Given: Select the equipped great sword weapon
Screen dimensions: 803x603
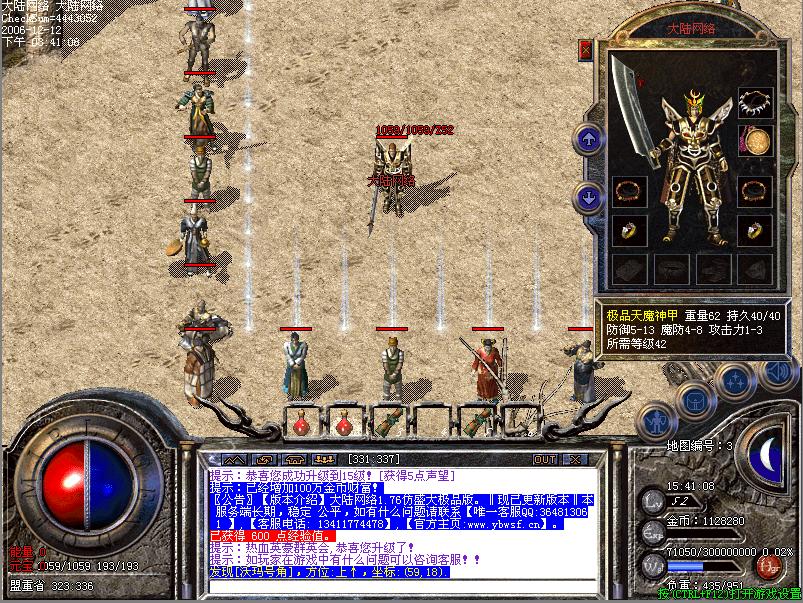Looking at the screenshot, I should tap(634, 98).
